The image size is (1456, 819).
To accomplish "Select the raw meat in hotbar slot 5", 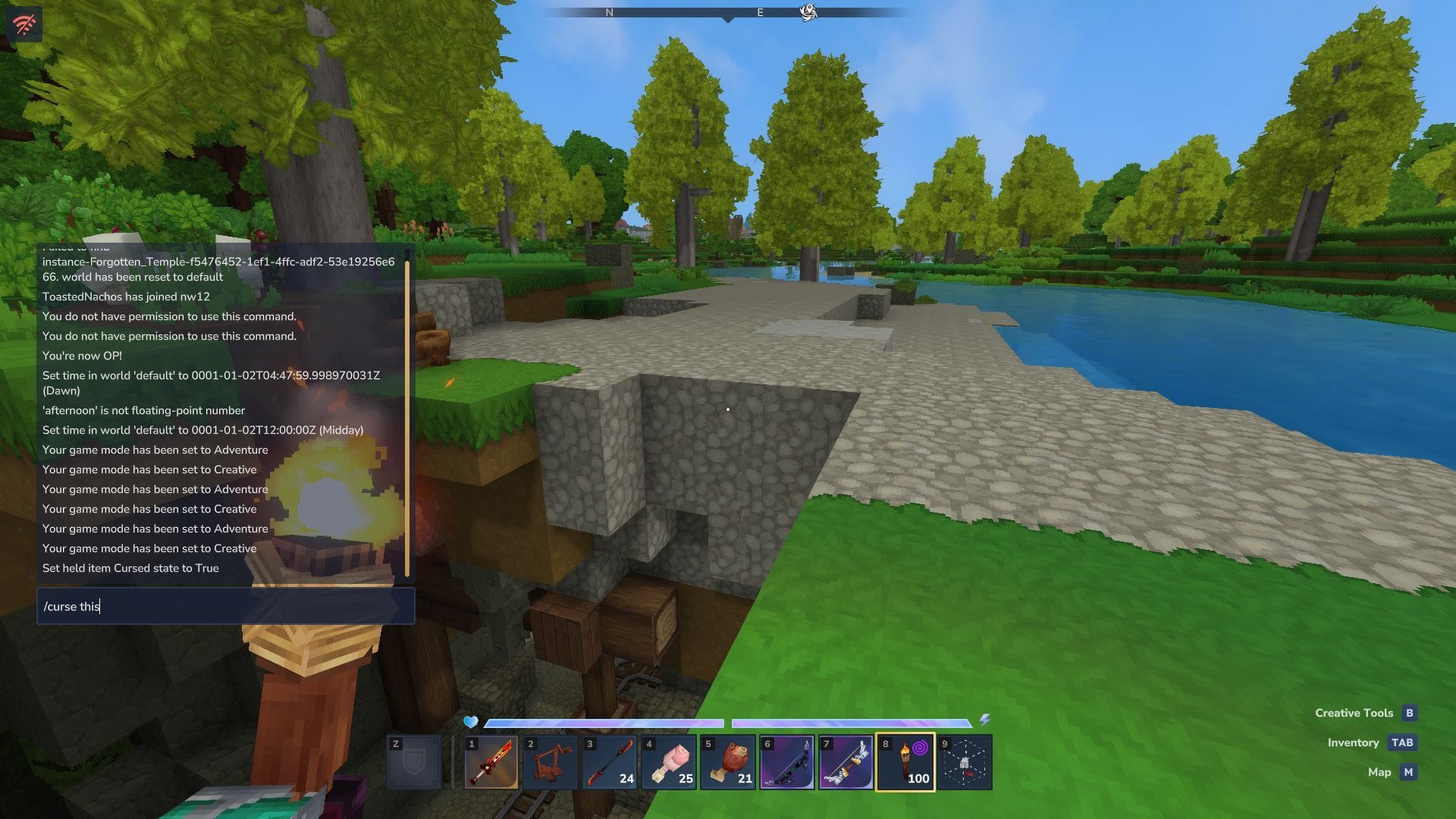I will [727, 762].
